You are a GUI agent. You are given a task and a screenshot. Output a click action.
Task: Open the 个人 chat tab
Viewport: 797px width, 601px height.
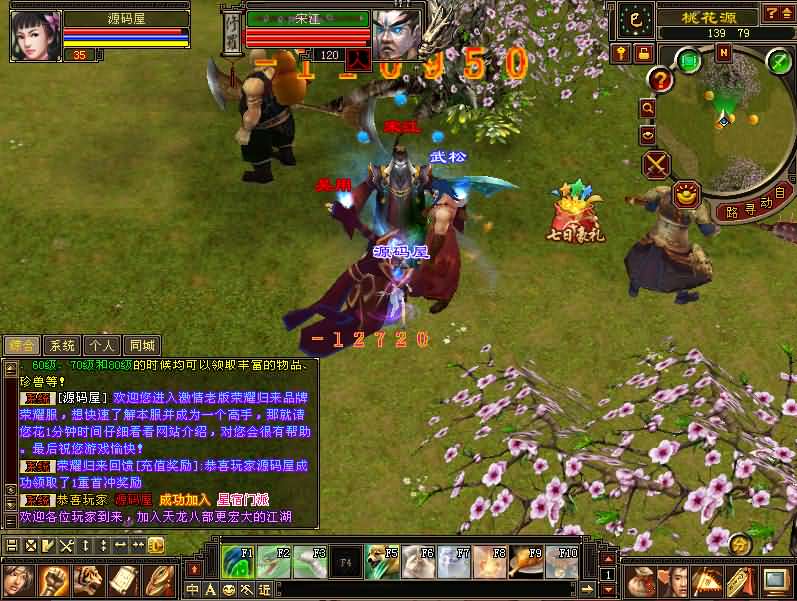pyautogui.click(x=100, y=345)
